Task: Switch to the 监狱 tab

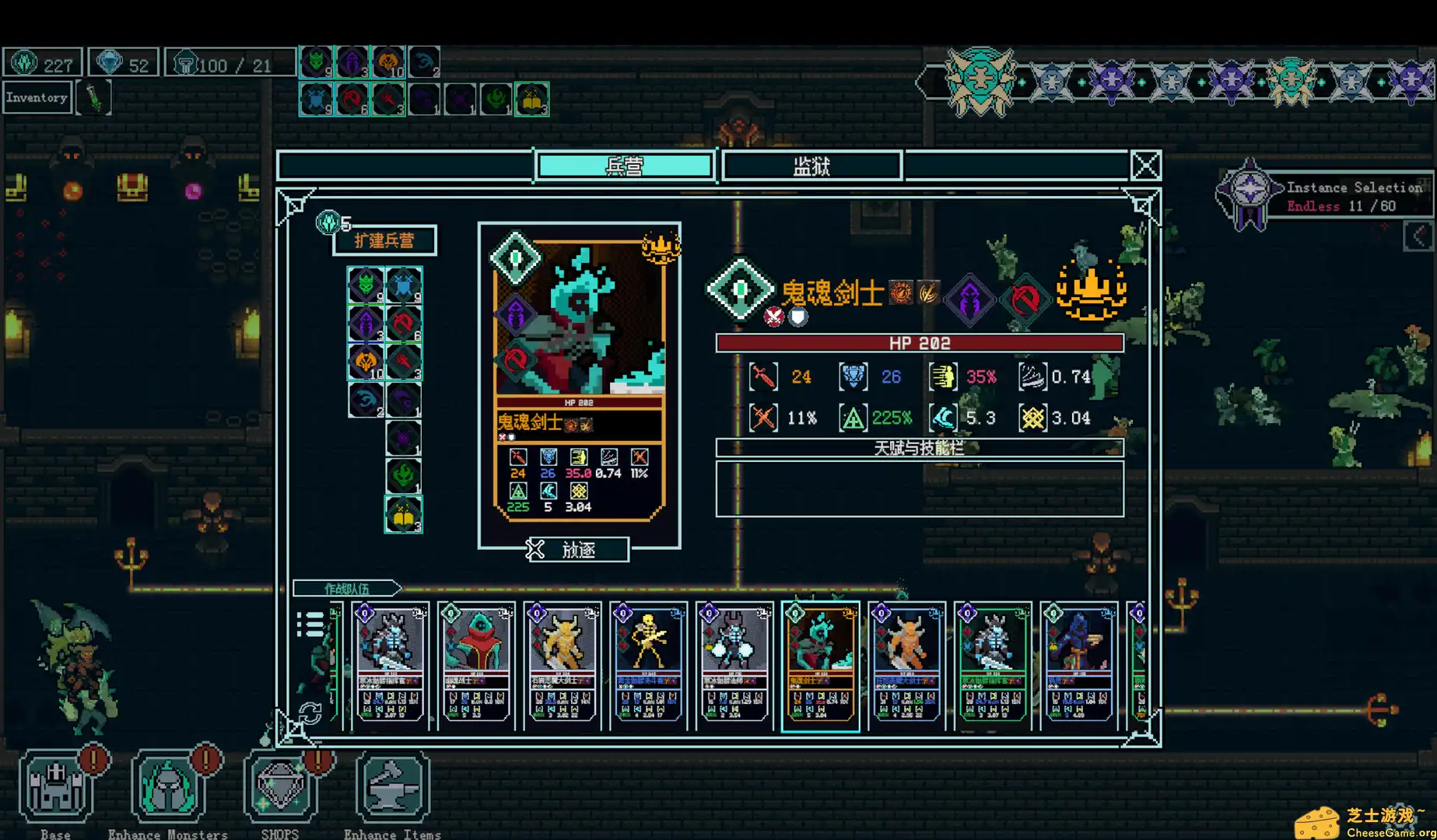Action: pos(811,165)
